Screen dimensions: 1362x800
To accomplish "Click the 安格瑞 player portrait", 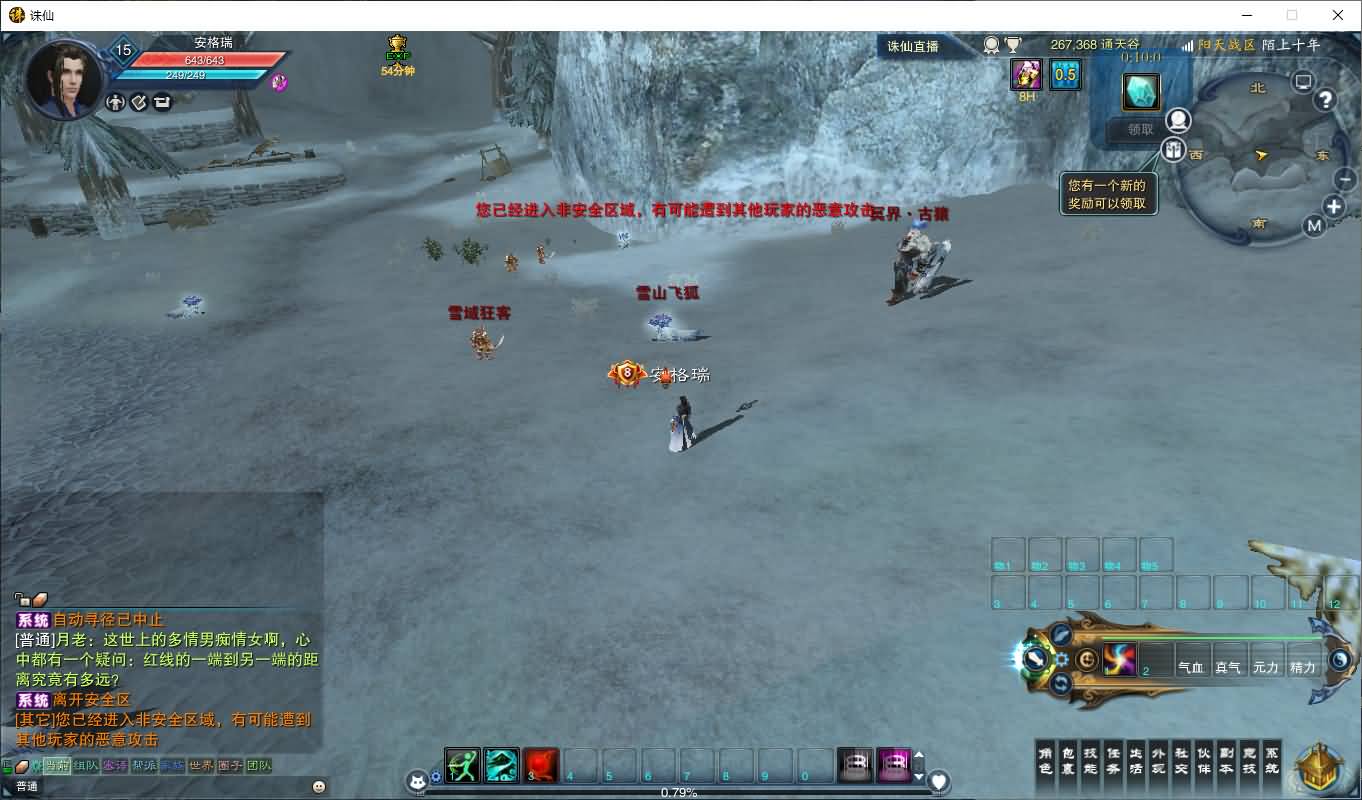I will (x=63, y=78).
